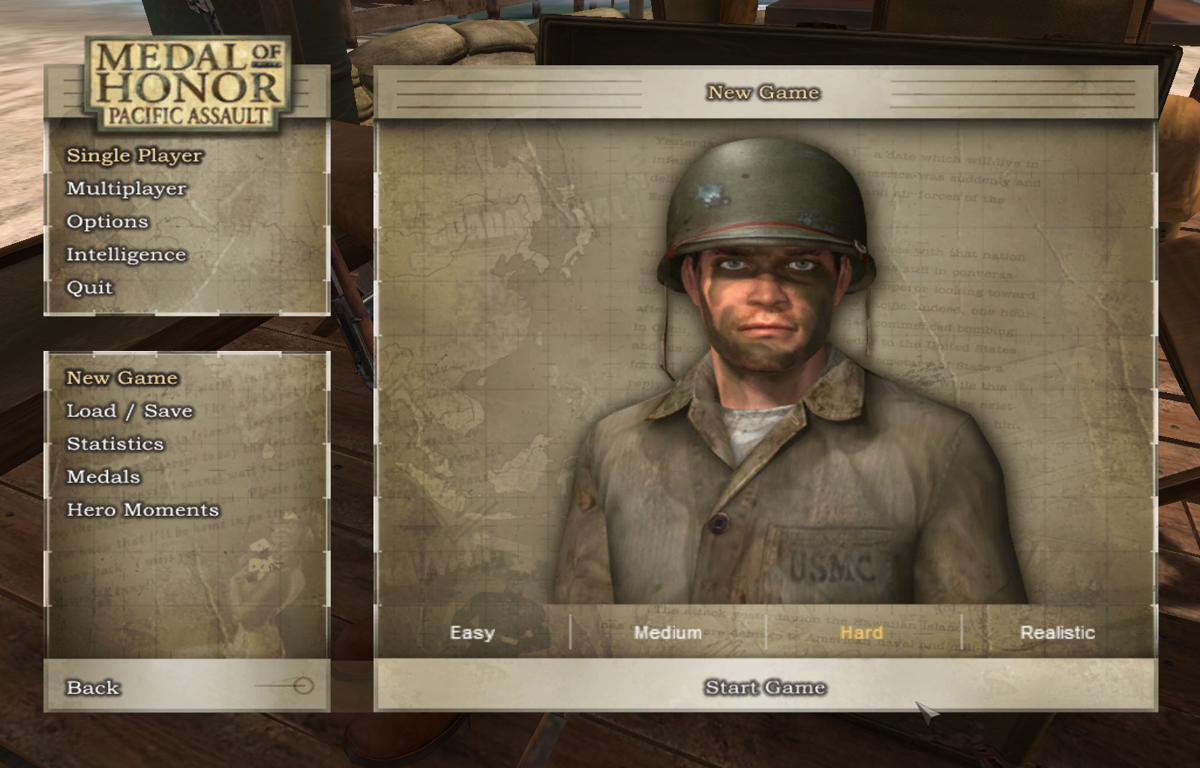Choose New Game in the submenu
Viewport: 1200px width, 768px height.
(x=122, y=378)
